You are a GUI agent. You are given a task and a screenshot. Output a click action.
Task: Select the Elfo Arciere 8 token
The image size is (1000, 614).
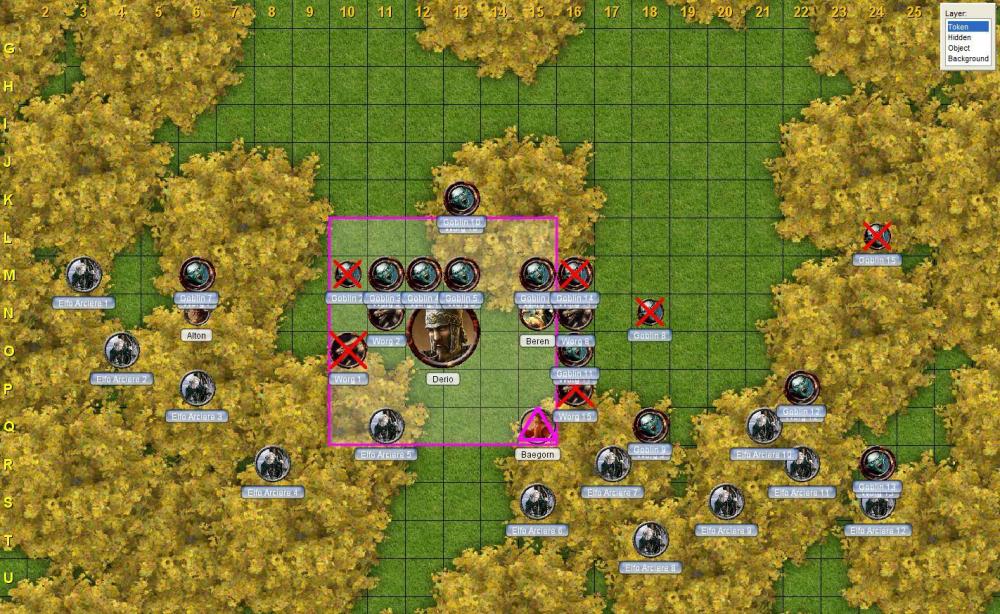650,540
